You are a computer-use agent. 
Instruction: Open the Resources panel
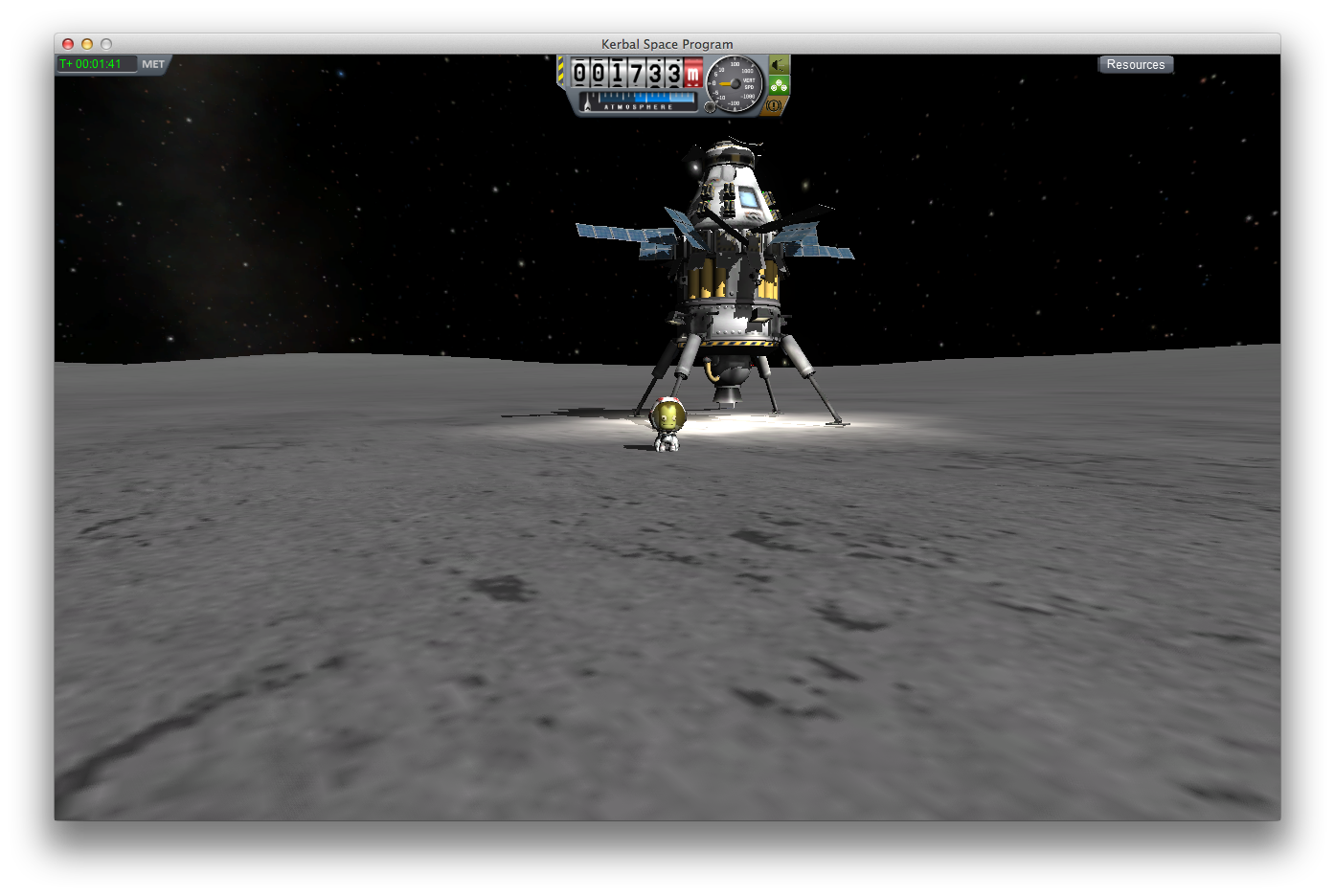[1135, 64]
